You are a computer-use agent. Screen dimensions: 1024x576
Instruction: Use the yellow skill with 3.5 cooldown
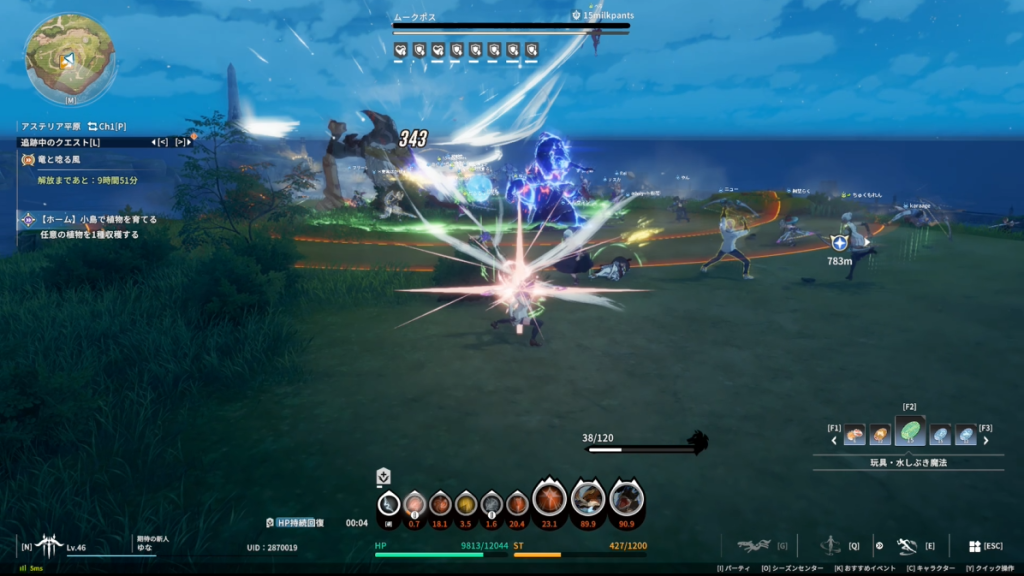[466, 504]
